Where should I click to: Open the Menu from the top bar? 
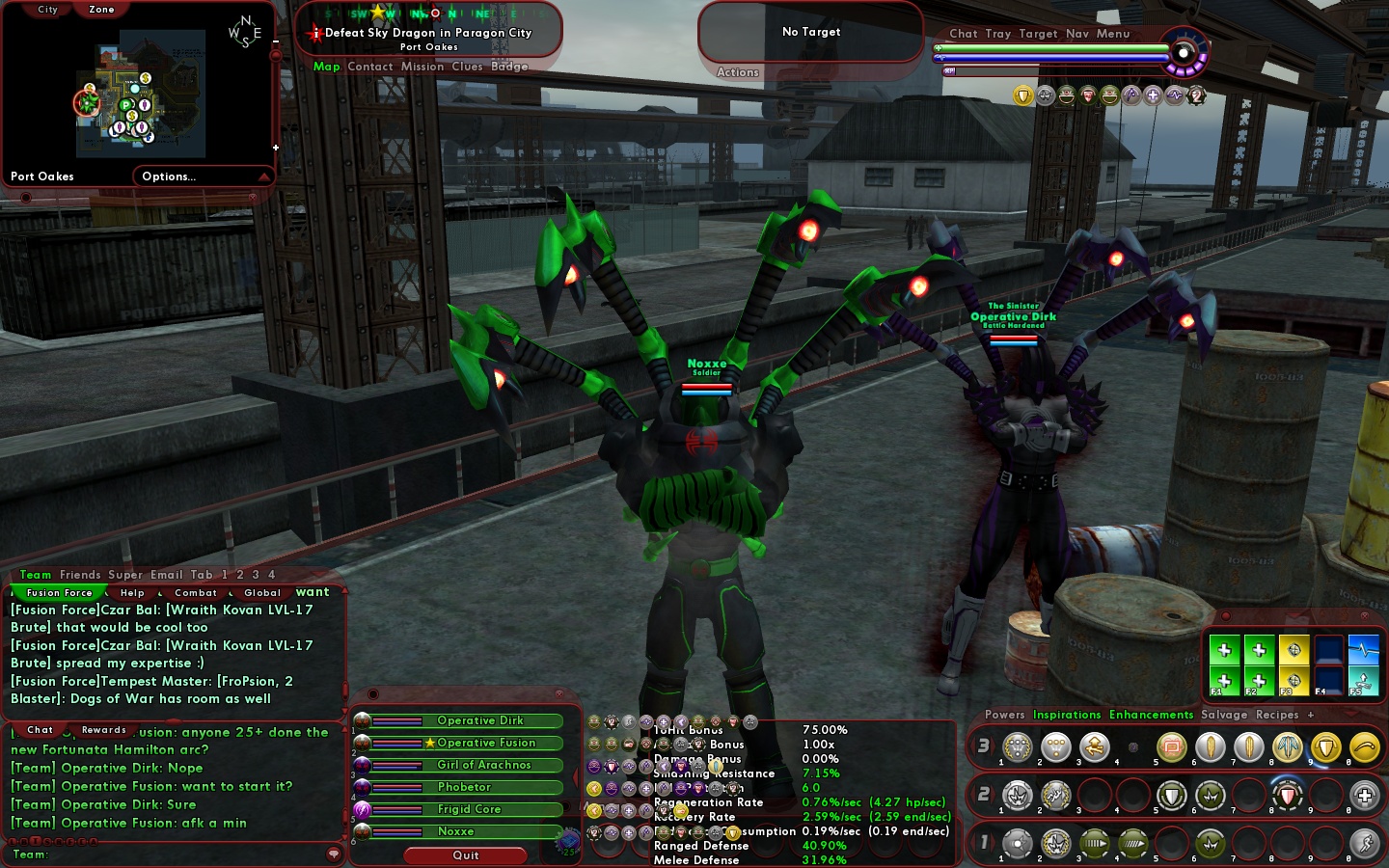click(x=1112, y=34)
